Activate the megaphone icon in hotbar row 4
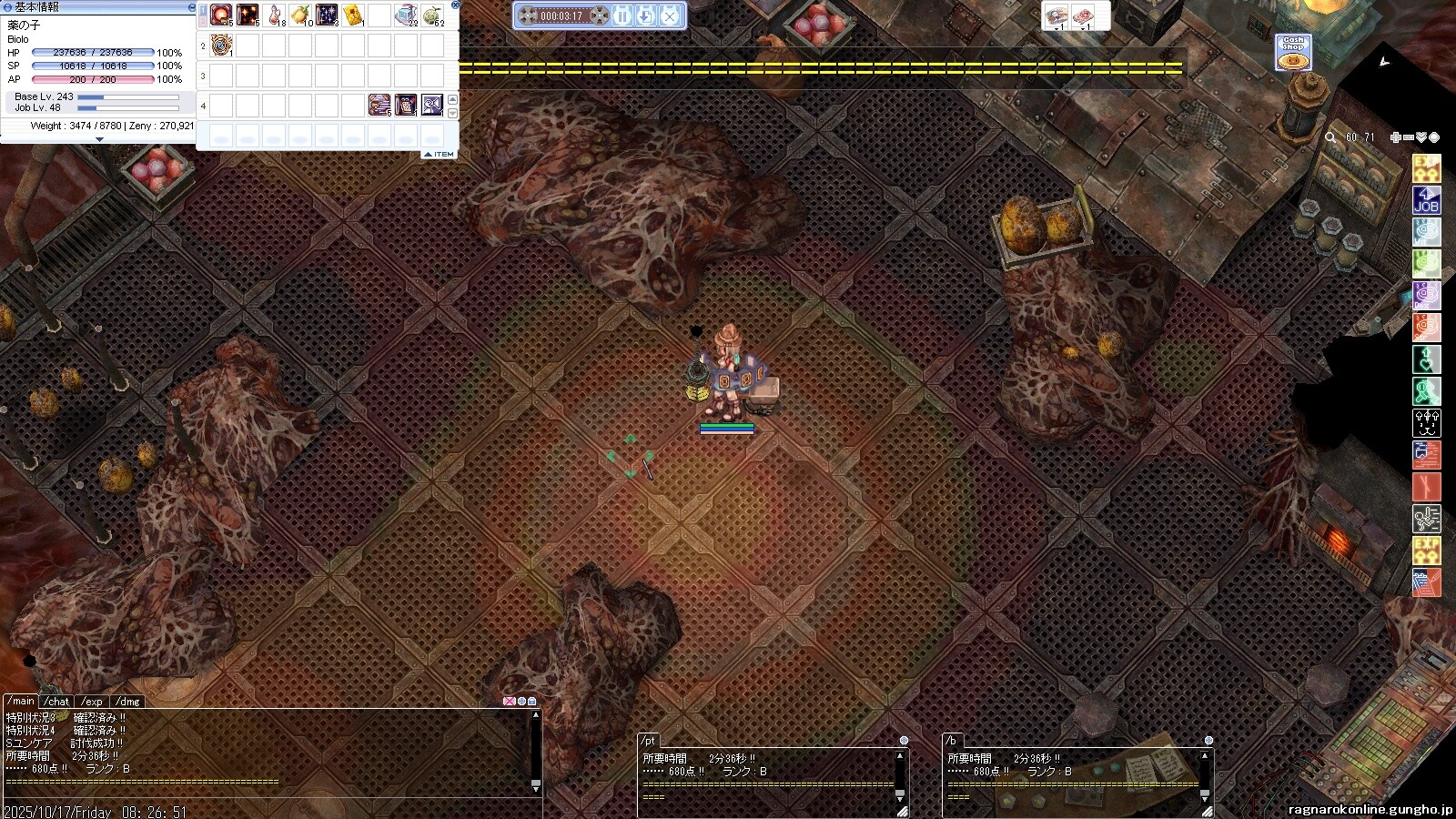The image size is (1456, 819). tap(432, 106)
